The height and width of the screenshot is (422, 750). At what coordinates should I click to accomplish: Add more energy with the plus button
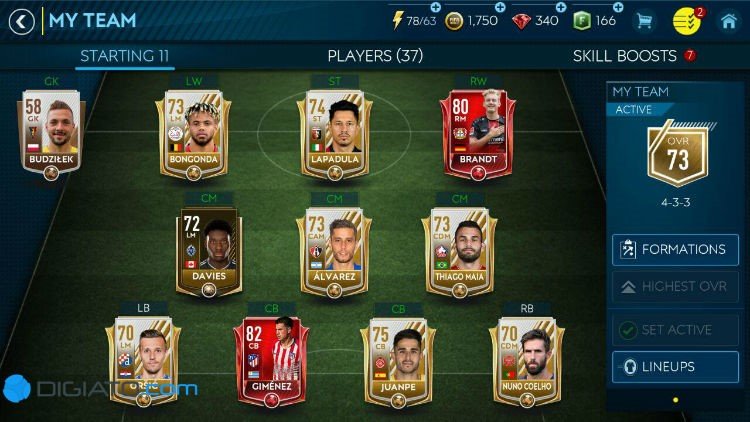(x=436, y=7)
